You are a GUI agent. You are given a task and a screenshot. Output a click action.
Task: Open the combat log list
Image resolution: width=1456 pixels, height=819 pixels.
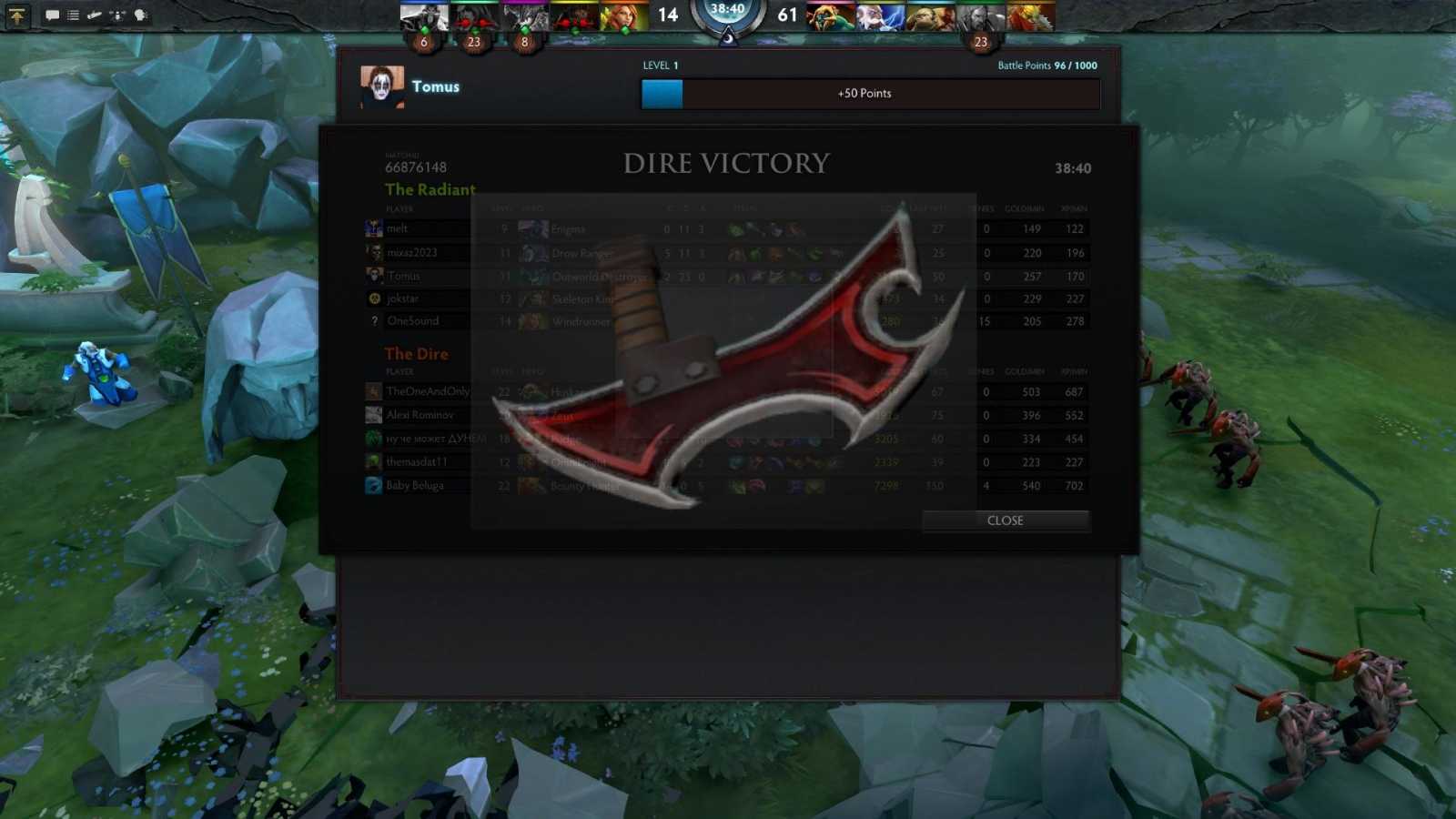(x=73, y=15)
